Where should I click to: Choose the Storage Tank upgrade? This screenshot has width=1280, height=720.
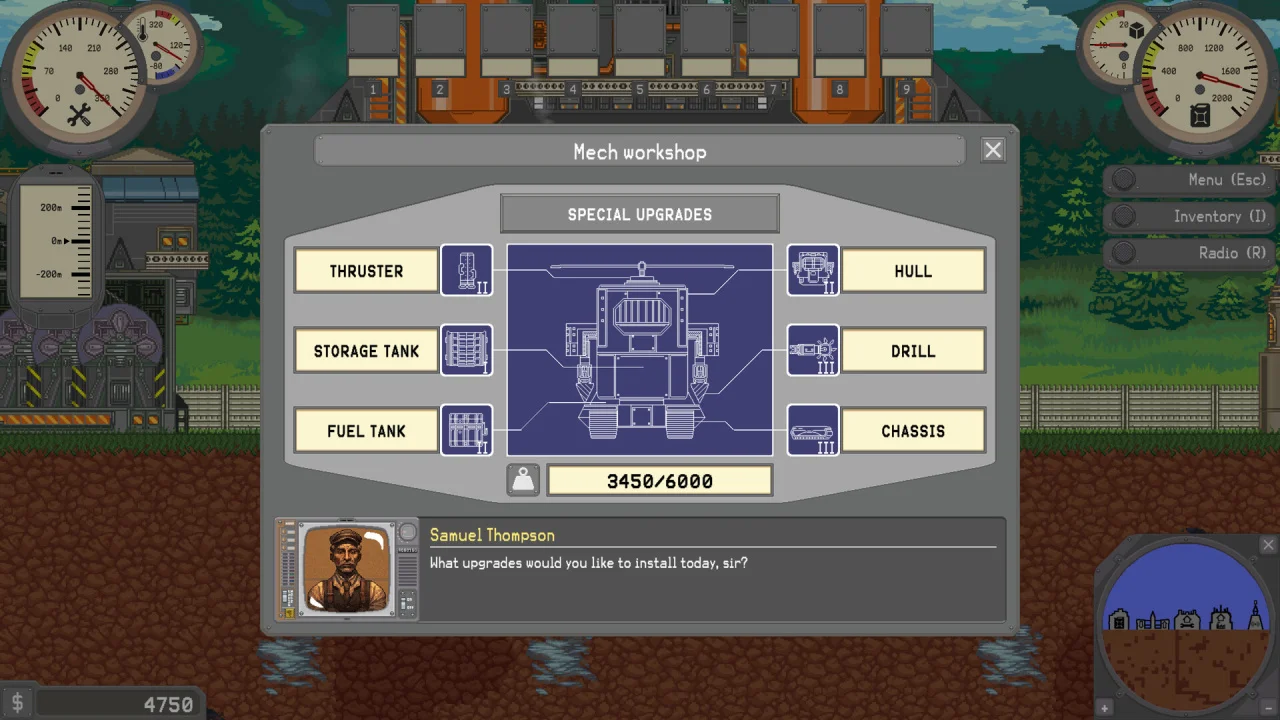point(366,351)
